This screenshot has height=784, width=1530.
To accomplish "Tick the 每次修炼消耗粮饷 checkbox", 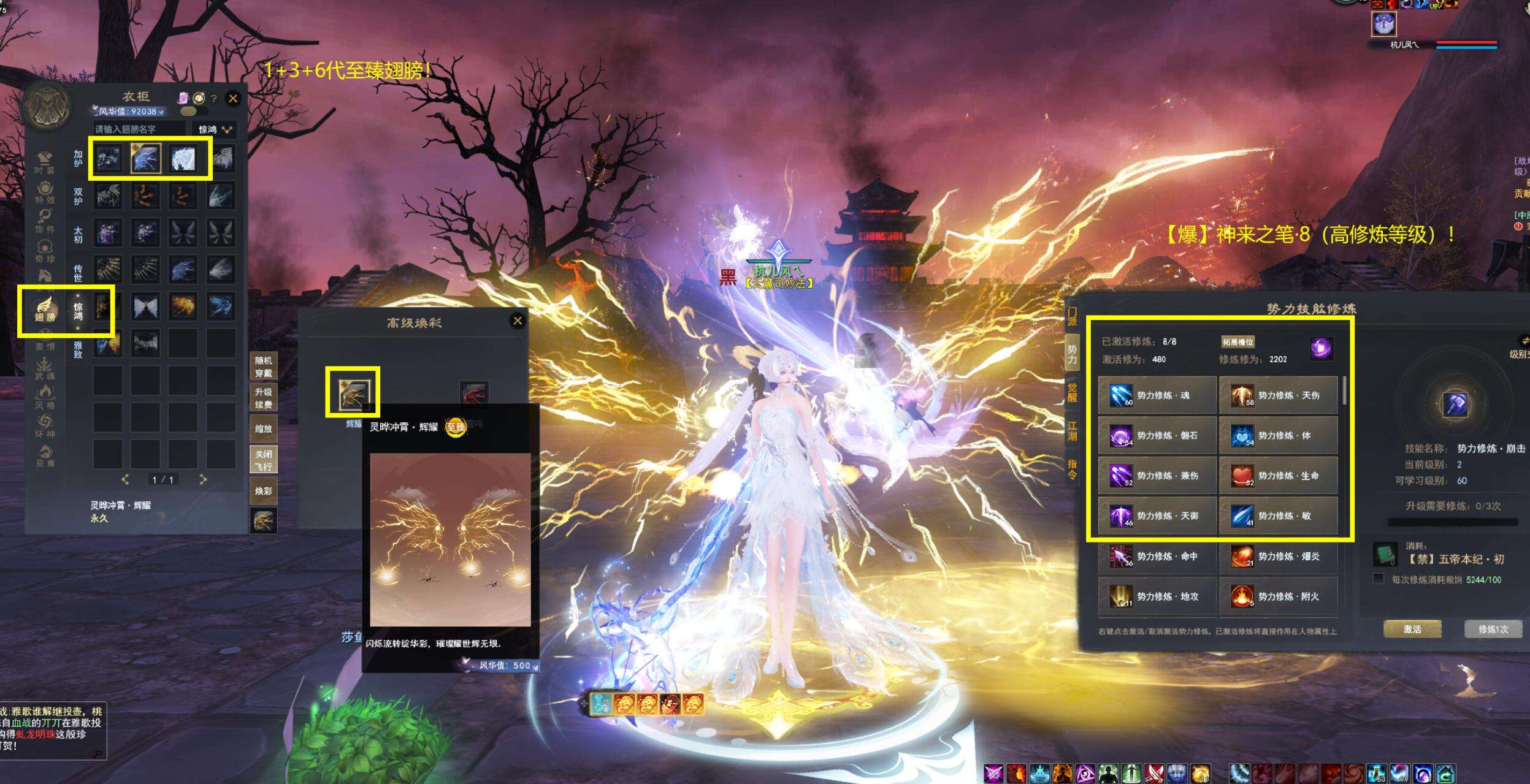I will point(1379,579).
